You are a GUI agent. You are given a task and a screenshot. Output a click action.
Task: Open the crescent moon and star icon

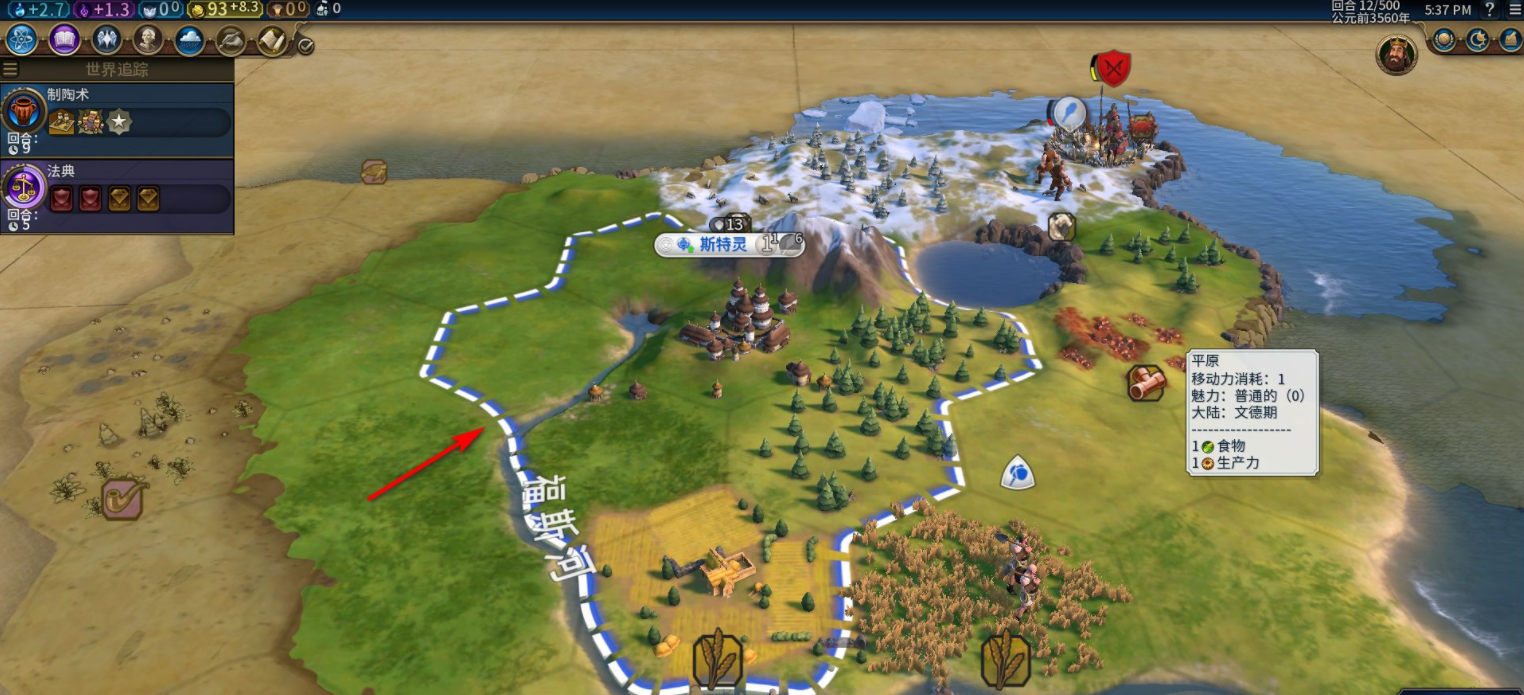coord(1478,40)
